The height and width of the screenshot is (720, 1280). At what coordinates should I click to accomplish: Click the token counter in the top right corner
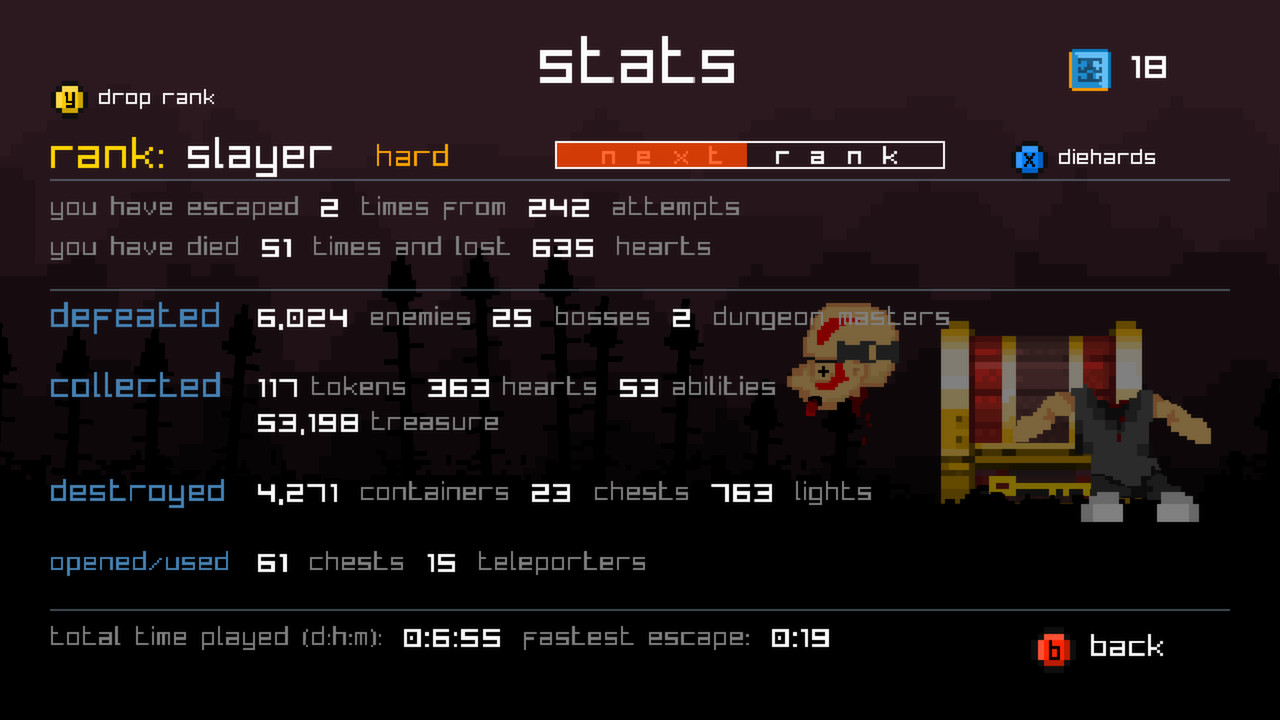click(1150, 67)
